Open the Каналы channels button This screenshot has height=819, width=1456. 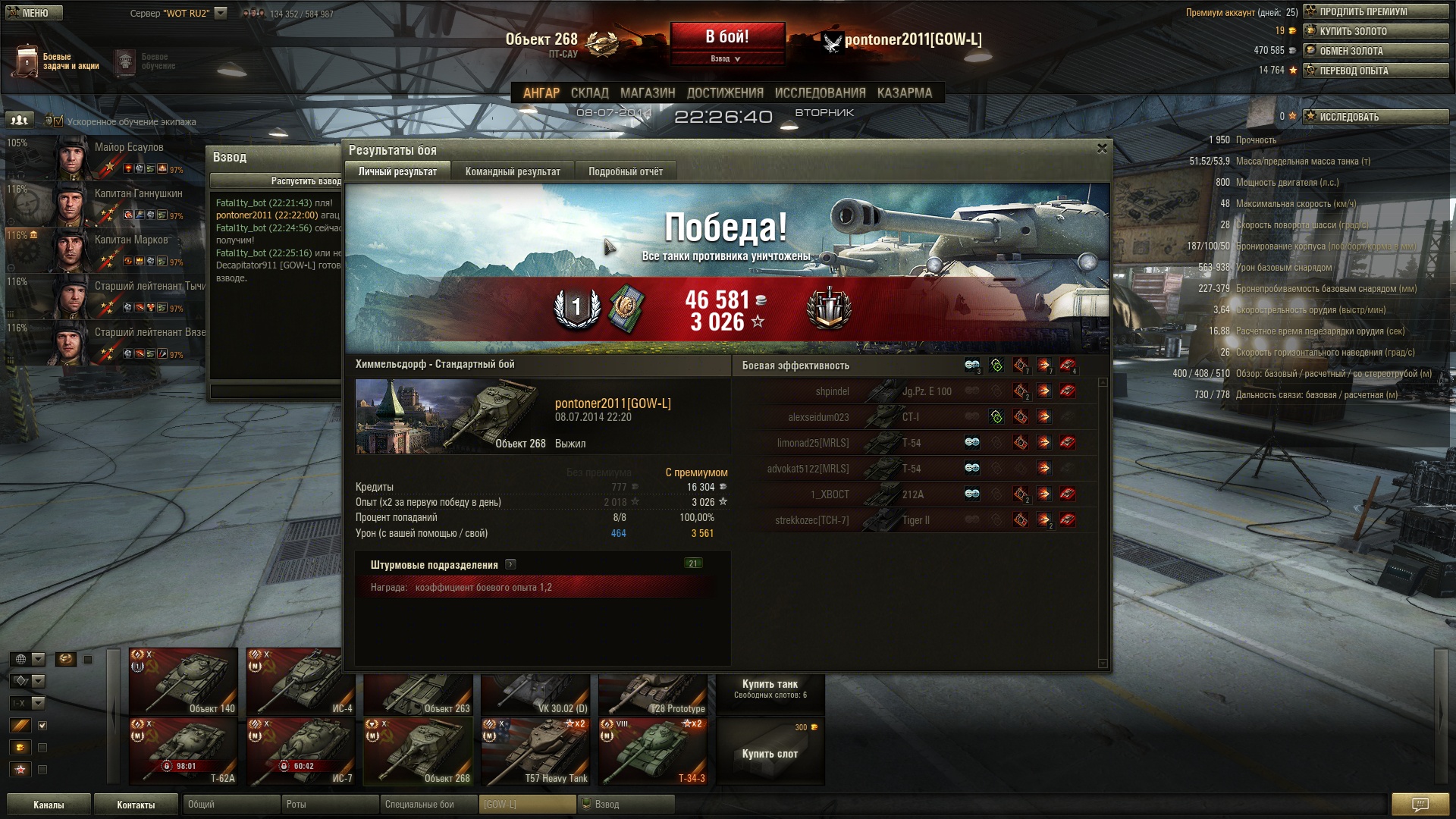coord(49,805)
